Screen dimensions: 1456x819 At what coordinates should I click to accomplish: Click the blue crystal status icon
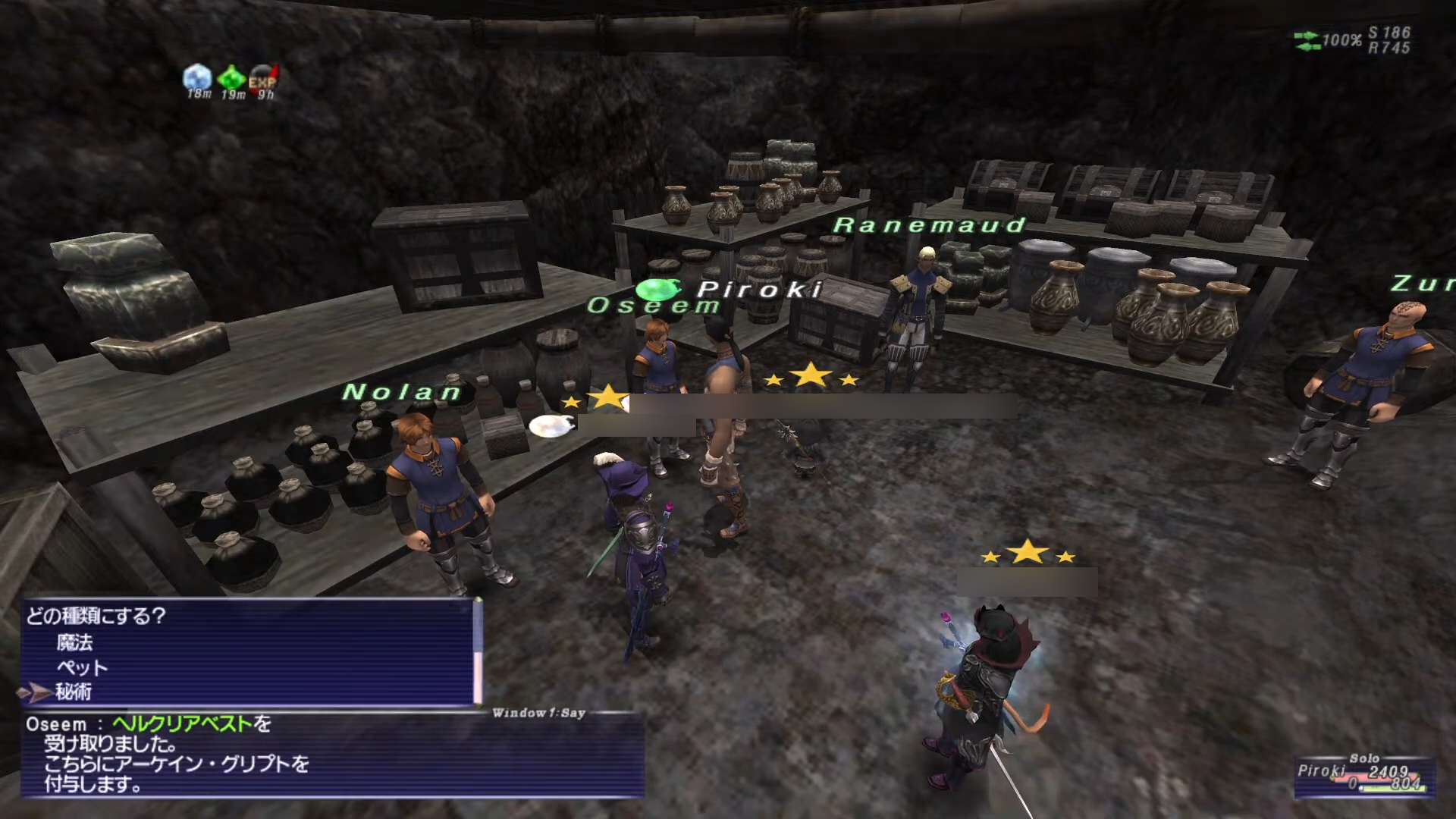[x=197, y=77]
